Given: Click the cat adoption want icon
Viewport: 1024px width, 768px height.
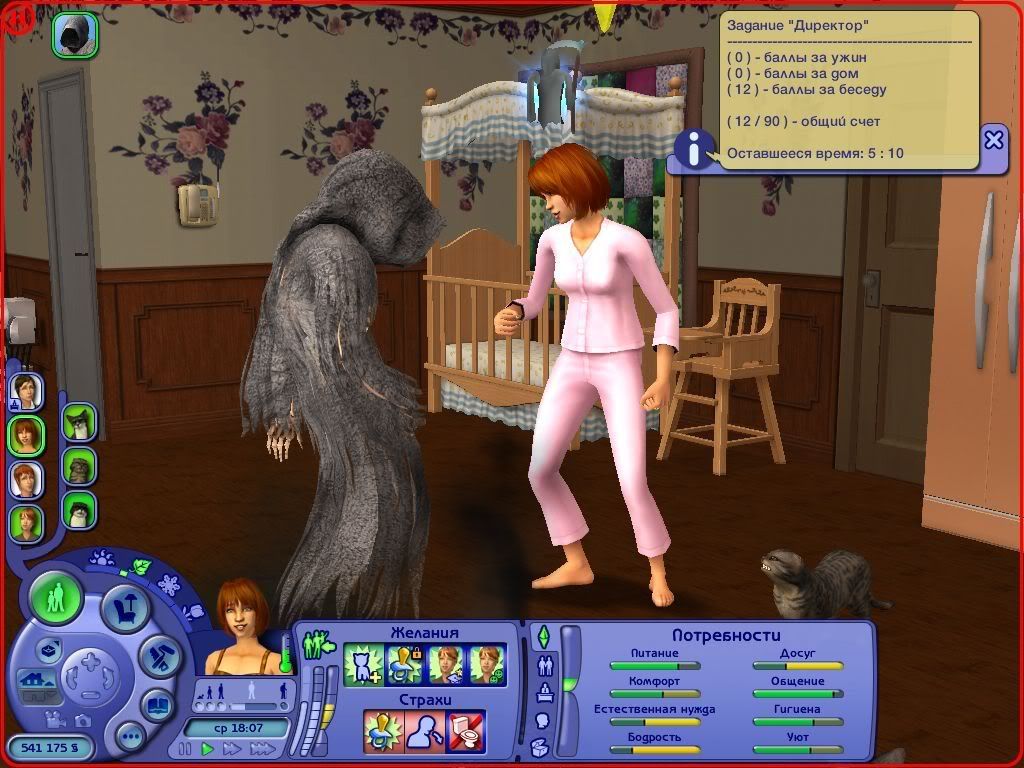Looking at the screenshot, I should click(x=362, y=664).
